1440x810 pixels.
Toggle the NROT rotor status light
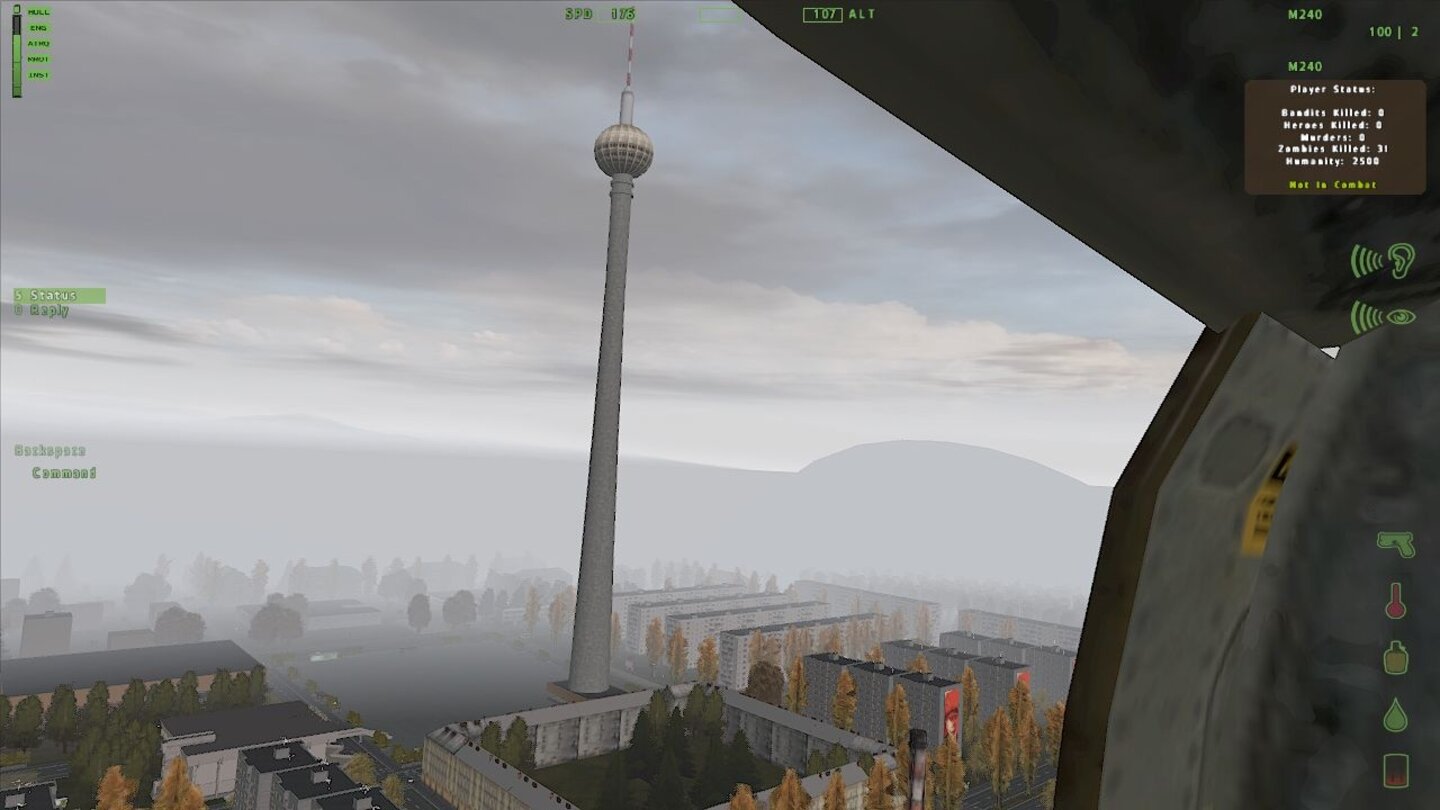click(37, 58)
